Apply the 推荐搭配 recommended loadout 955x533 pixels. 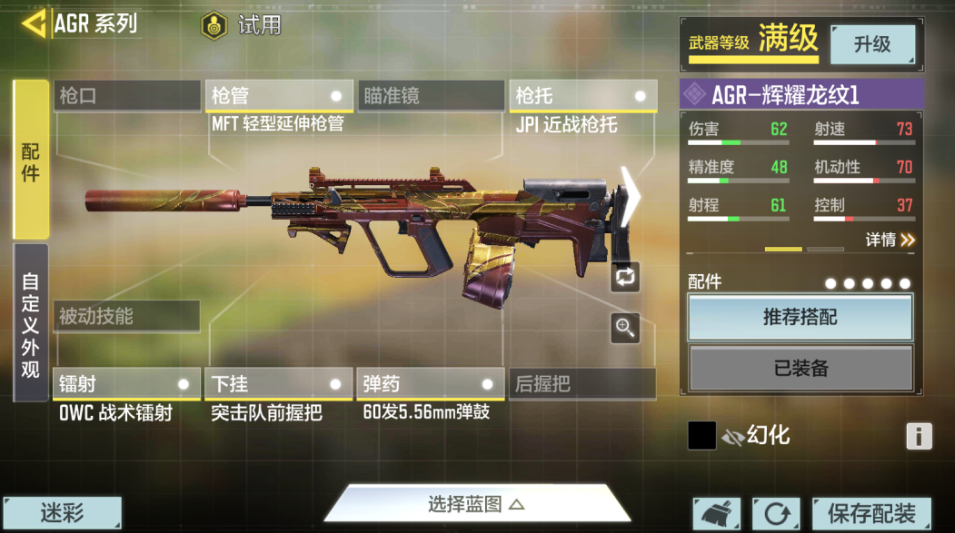pyautogui.click(x=800, y=317)
